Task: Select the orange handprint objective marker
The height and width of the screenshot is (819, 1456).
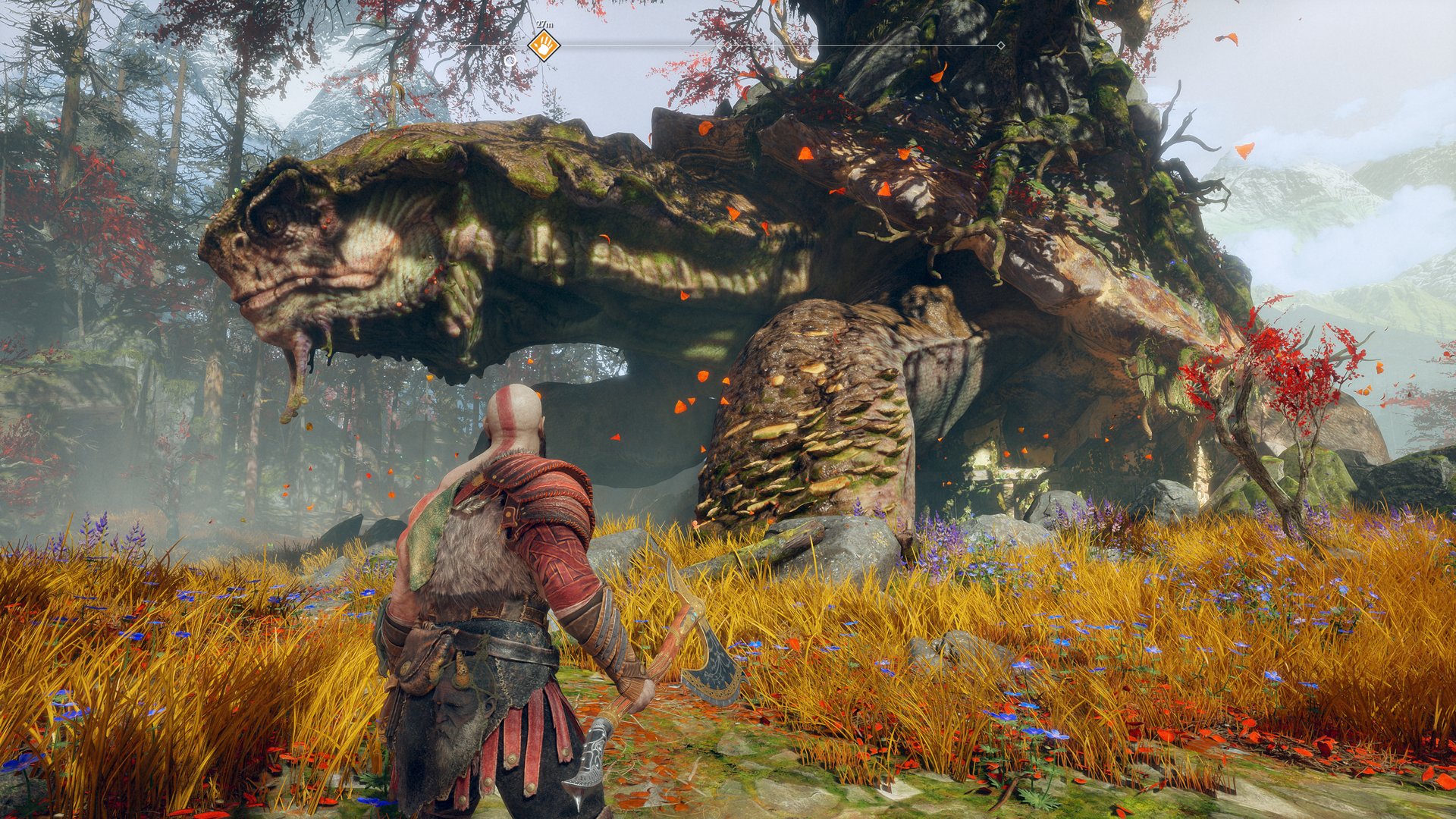Action: pos(544,46)
